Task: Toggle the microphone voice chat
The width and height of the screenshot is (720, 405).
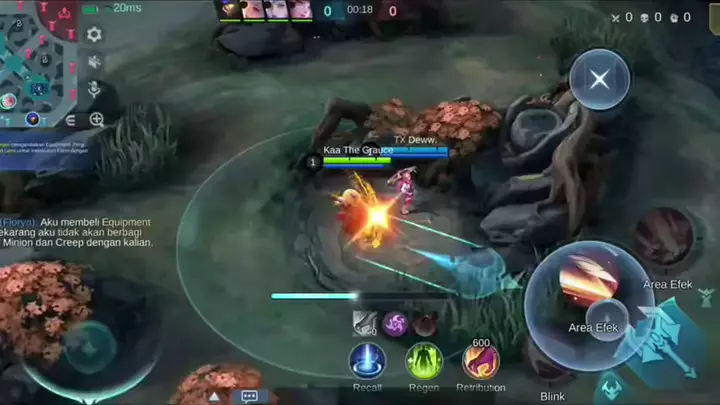Action: click(x=94, y=90)
